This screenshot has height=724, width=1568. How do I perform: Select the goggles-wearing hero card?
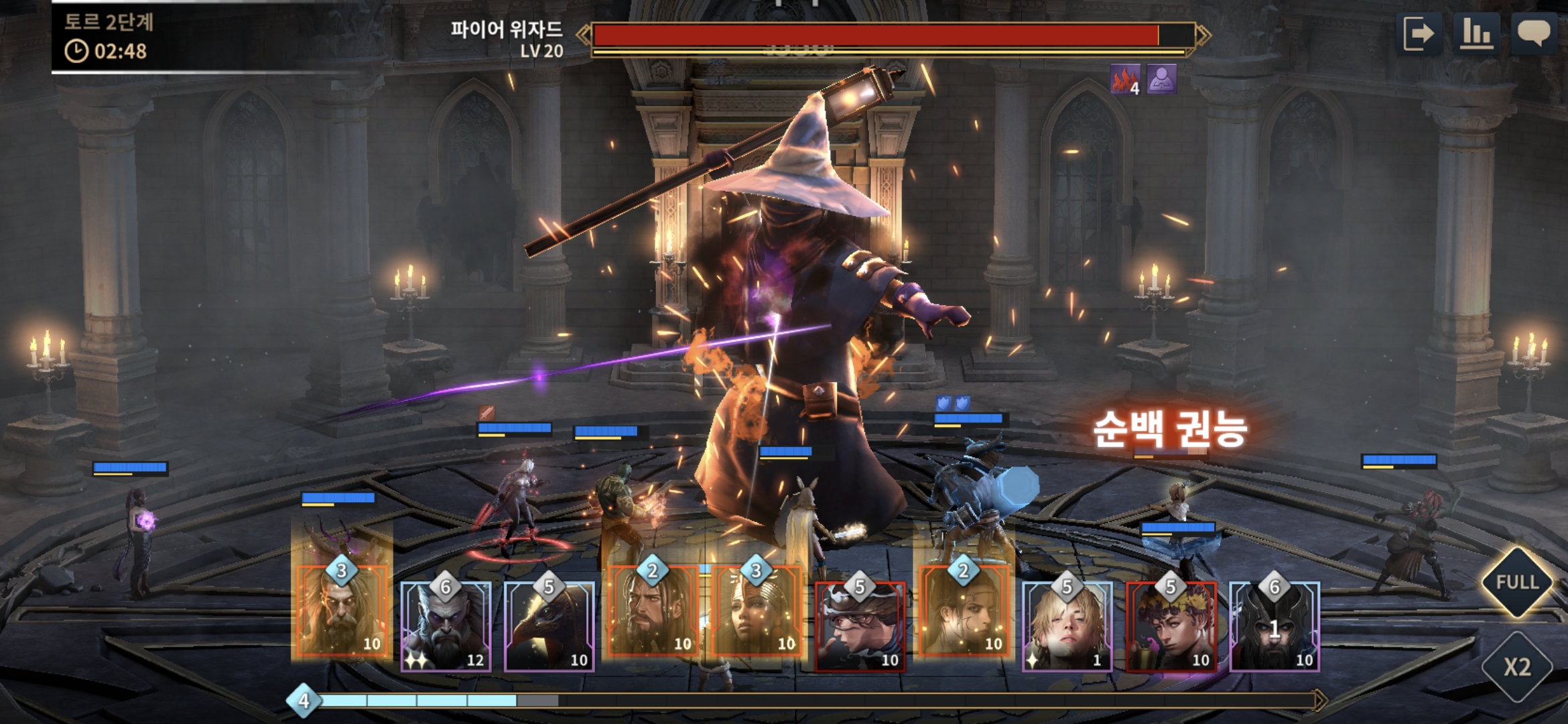click(x=860, y=627)
